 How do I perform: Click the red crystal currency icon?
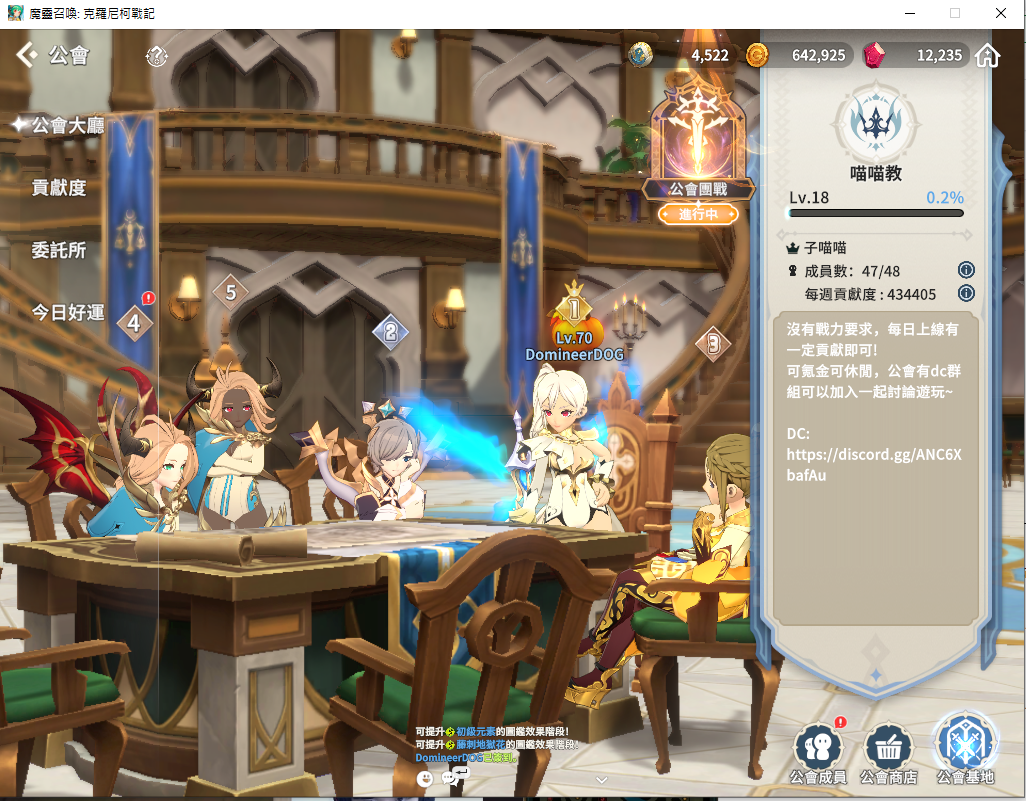874,55
